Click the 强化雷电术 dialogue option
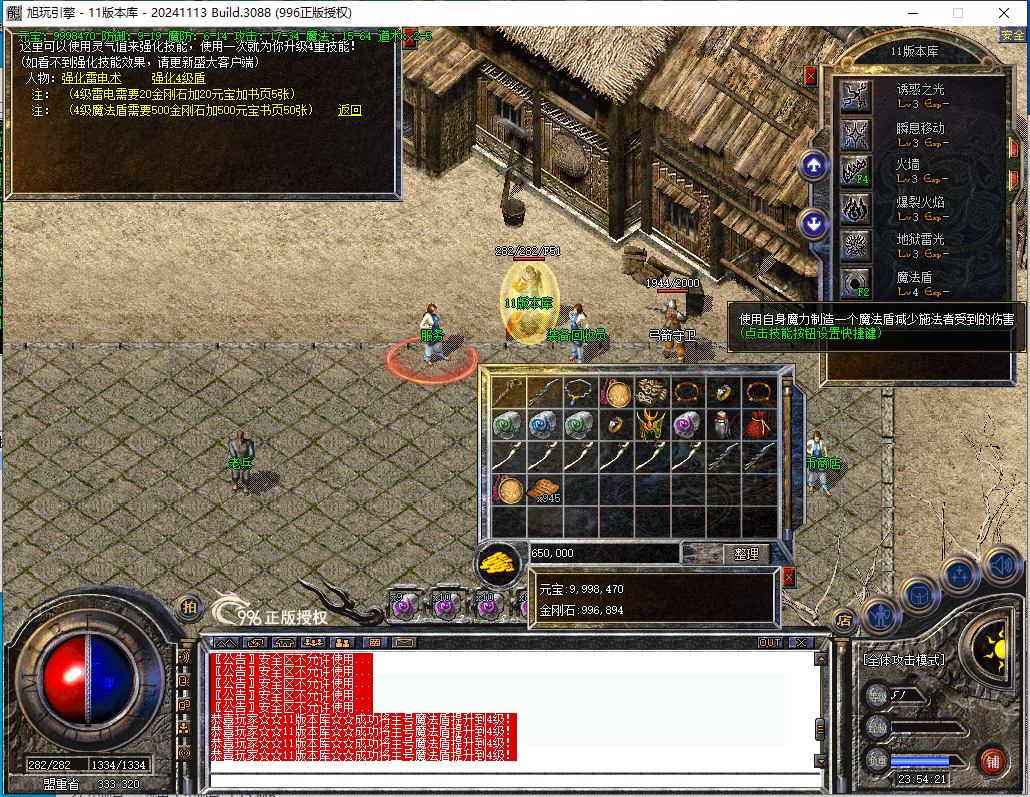The height and width of the screenshot is (797, 1030). point(90,78)
